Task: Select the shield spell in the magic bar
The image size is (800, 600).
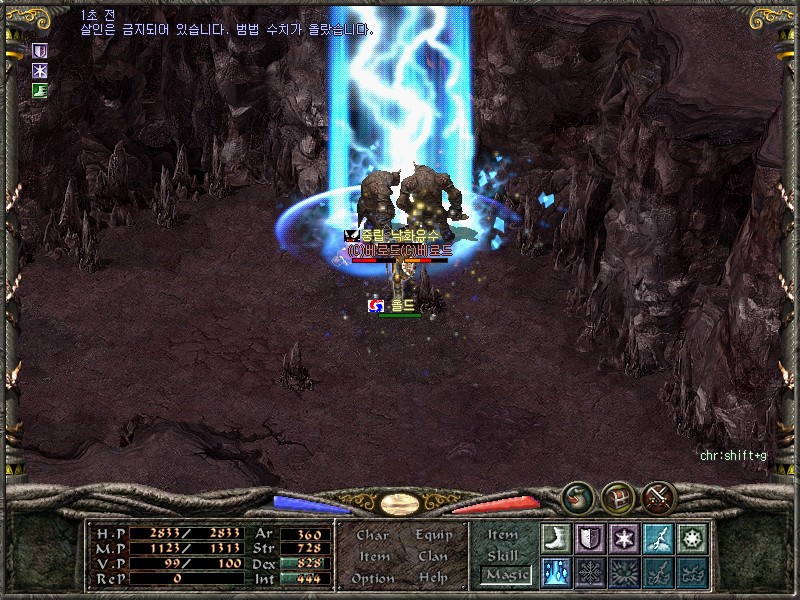Action: point(590,538)
